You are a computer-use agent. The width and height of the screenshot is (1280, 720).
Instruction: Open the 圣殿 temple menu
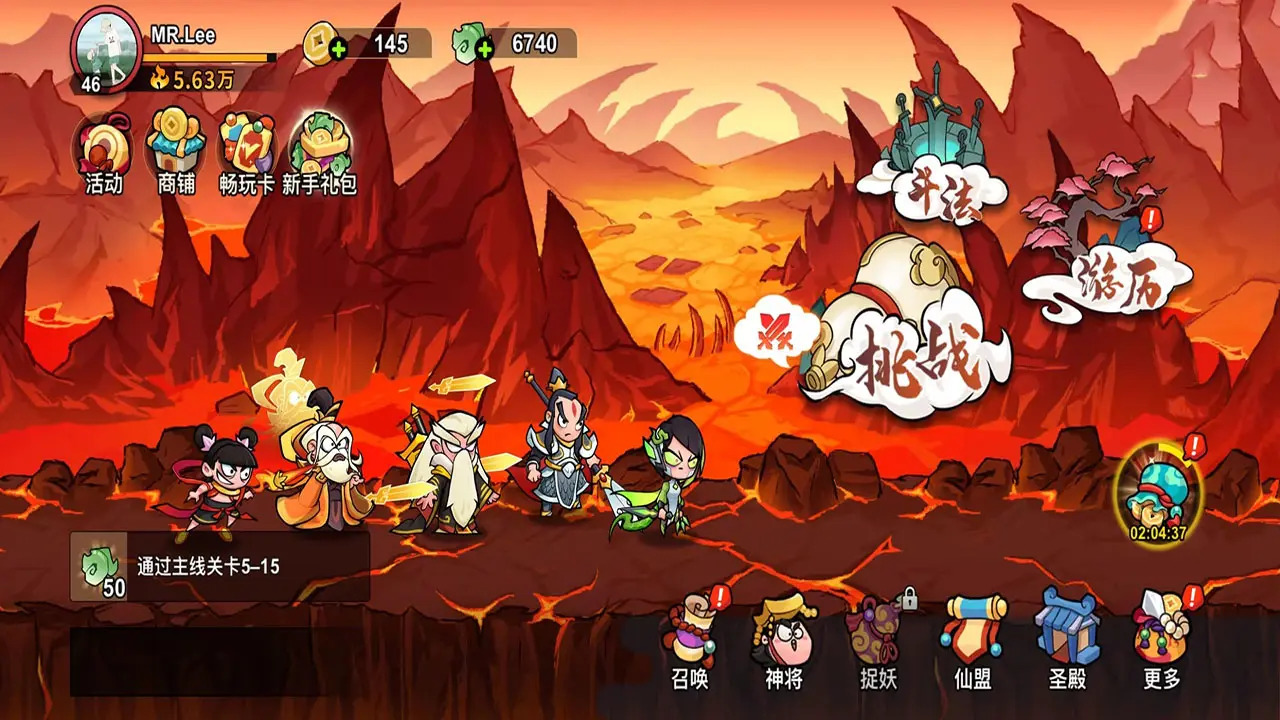(1067, 641)
